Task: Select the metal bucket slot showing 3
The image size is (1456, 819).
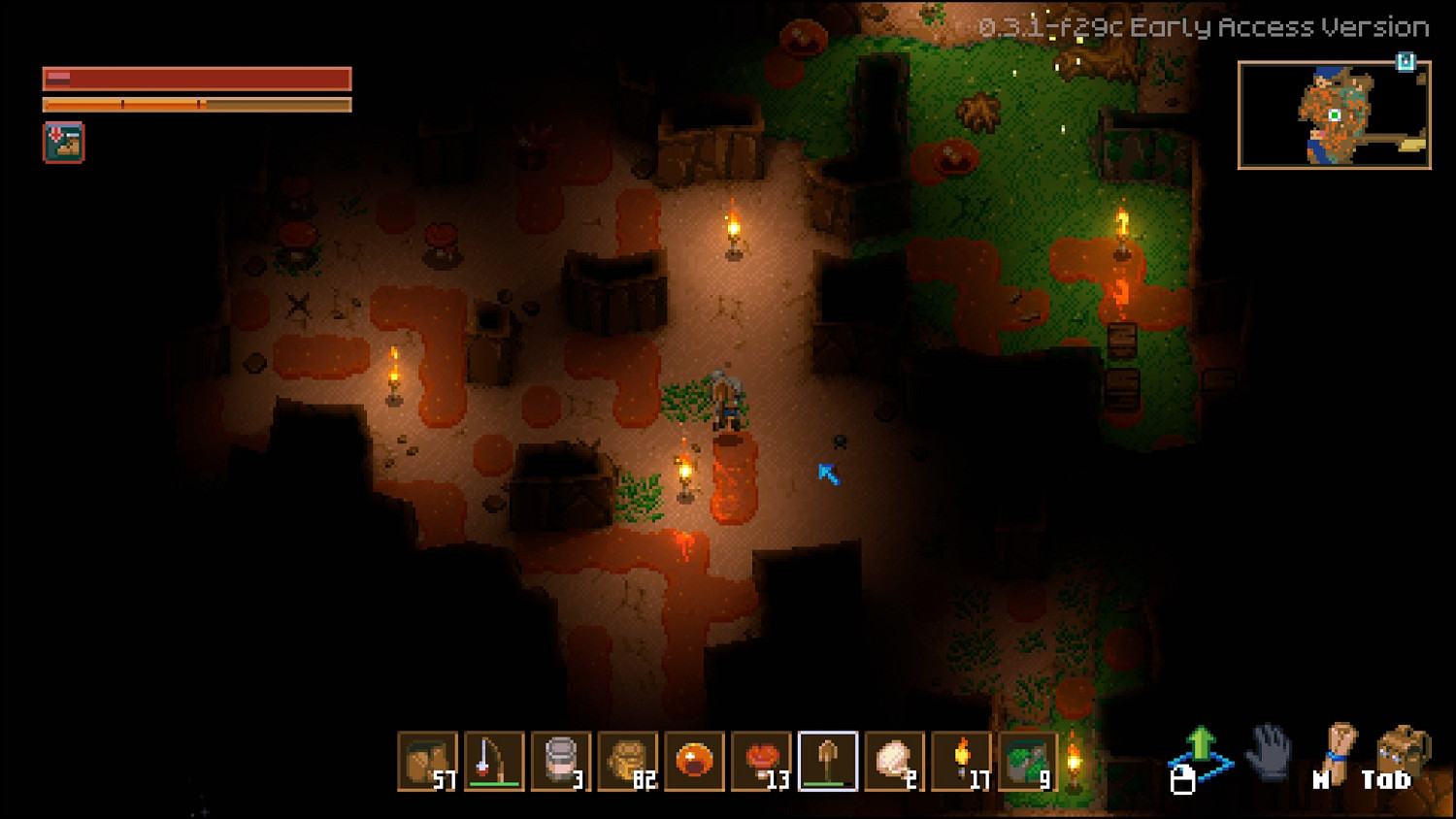Action: pyautogui.click(x=561, y=762)
